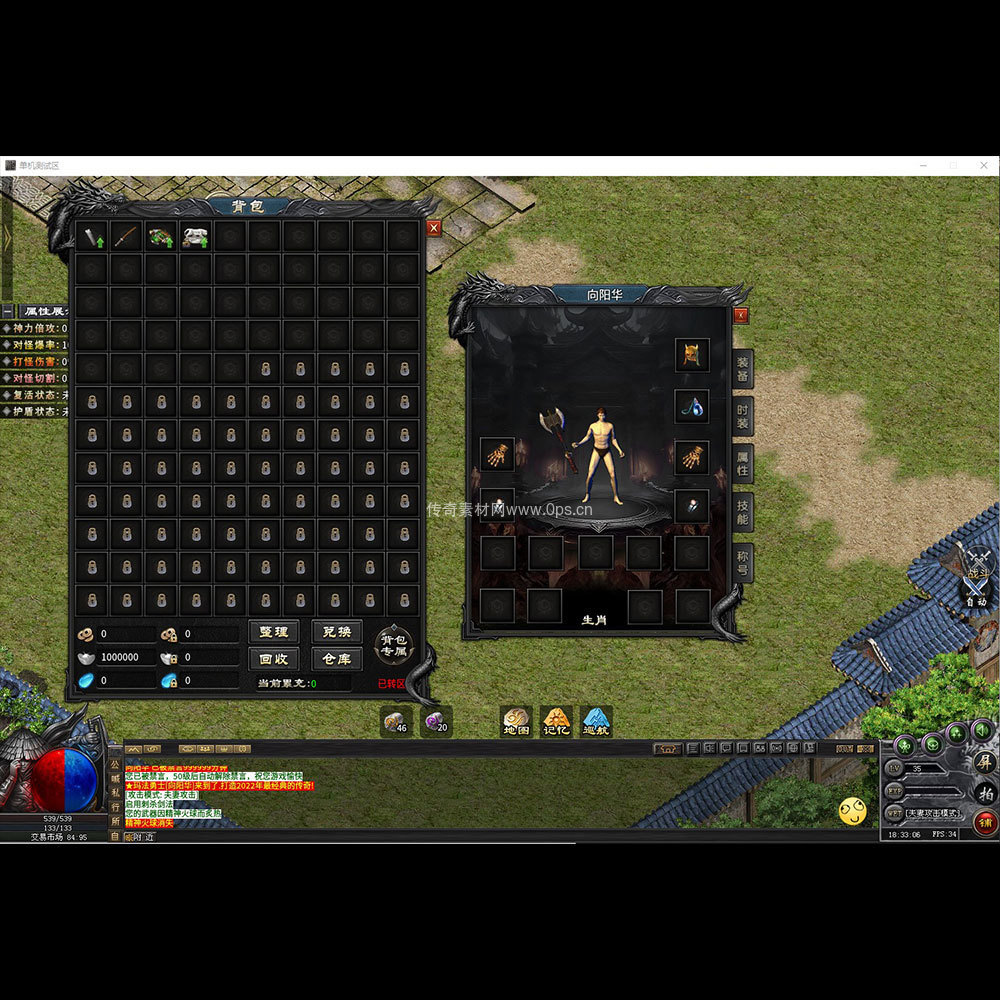
Task: Switch to the 属性 attributes tab
Action: [x=742, y=465]
